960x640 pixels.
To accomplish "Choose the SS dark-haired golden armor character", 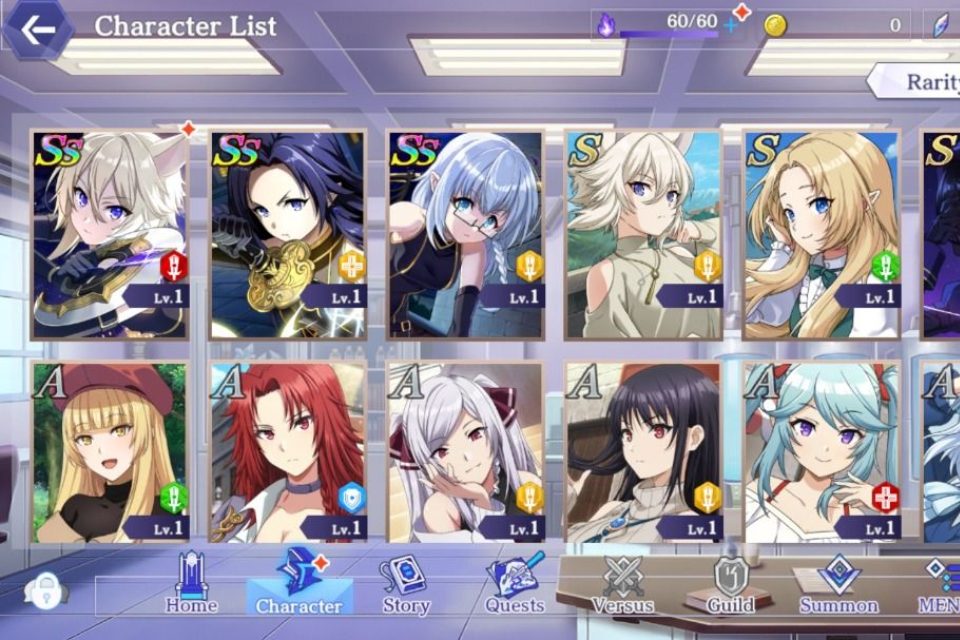I will point(288,234).
